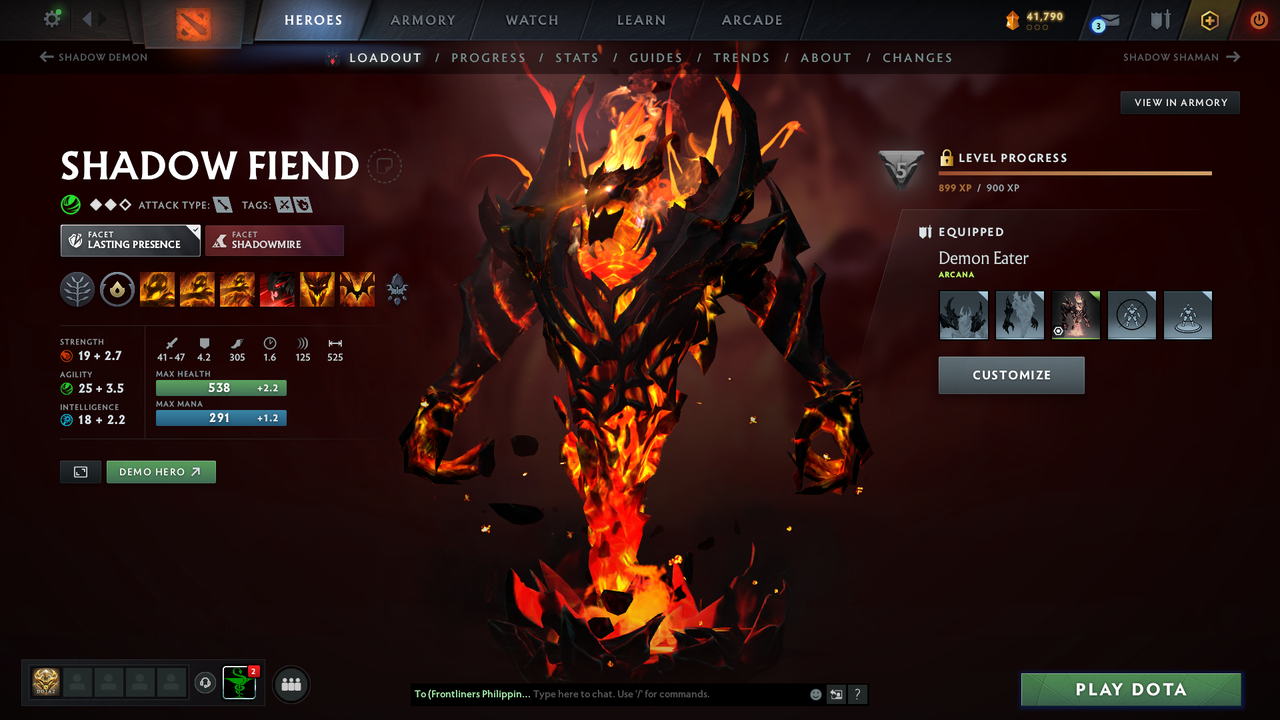
Task: Open the friends list group icon
Action: coord(289,683)
